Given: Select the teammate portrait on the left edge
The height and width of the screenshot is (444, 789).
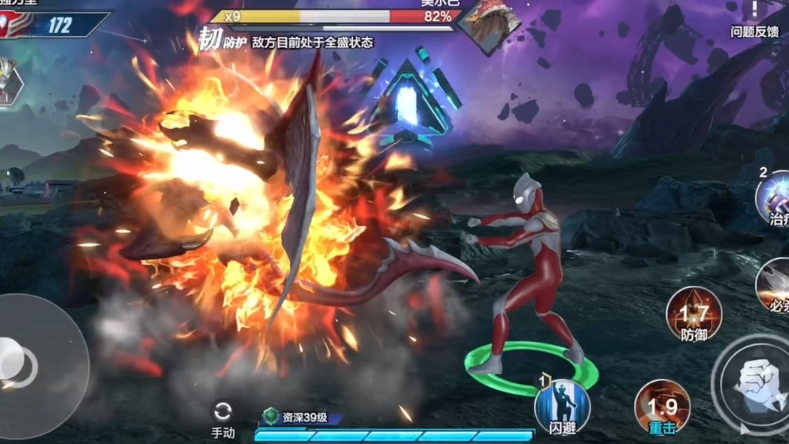Looking at the screenshot, I should click(x=9, y=82).
